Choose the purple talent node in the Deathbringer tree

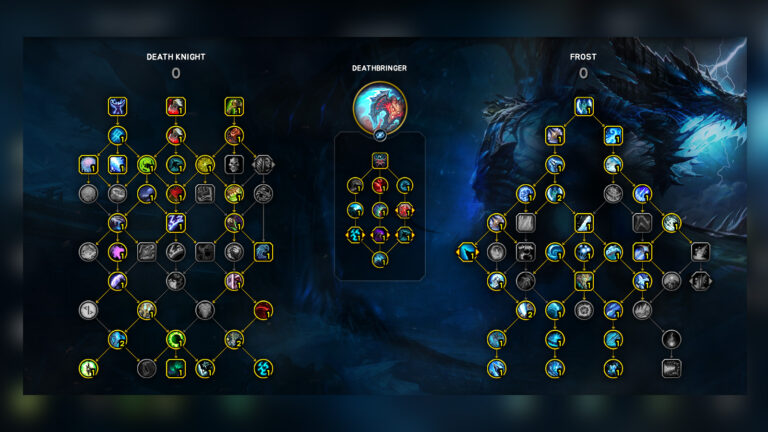pyautogui.click(x=380, y=235)
